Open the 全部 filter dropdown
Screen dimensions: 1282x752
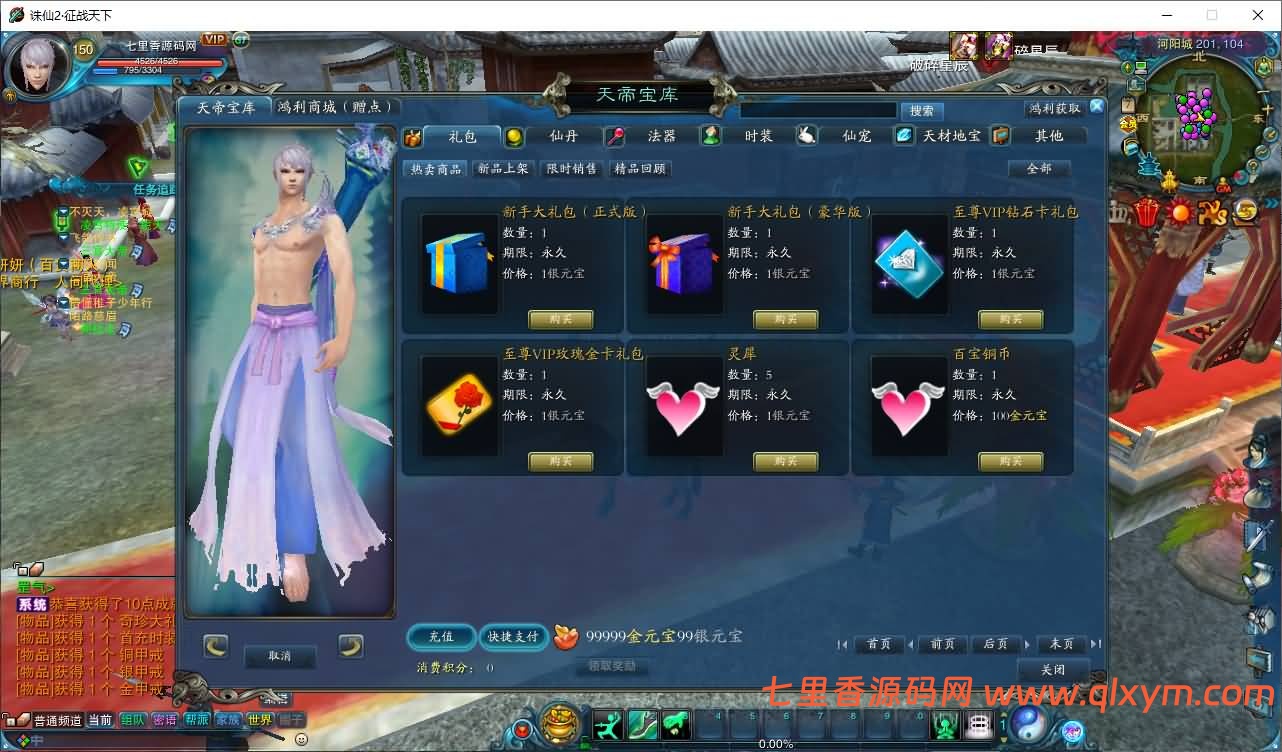(x=1039, y=169)
